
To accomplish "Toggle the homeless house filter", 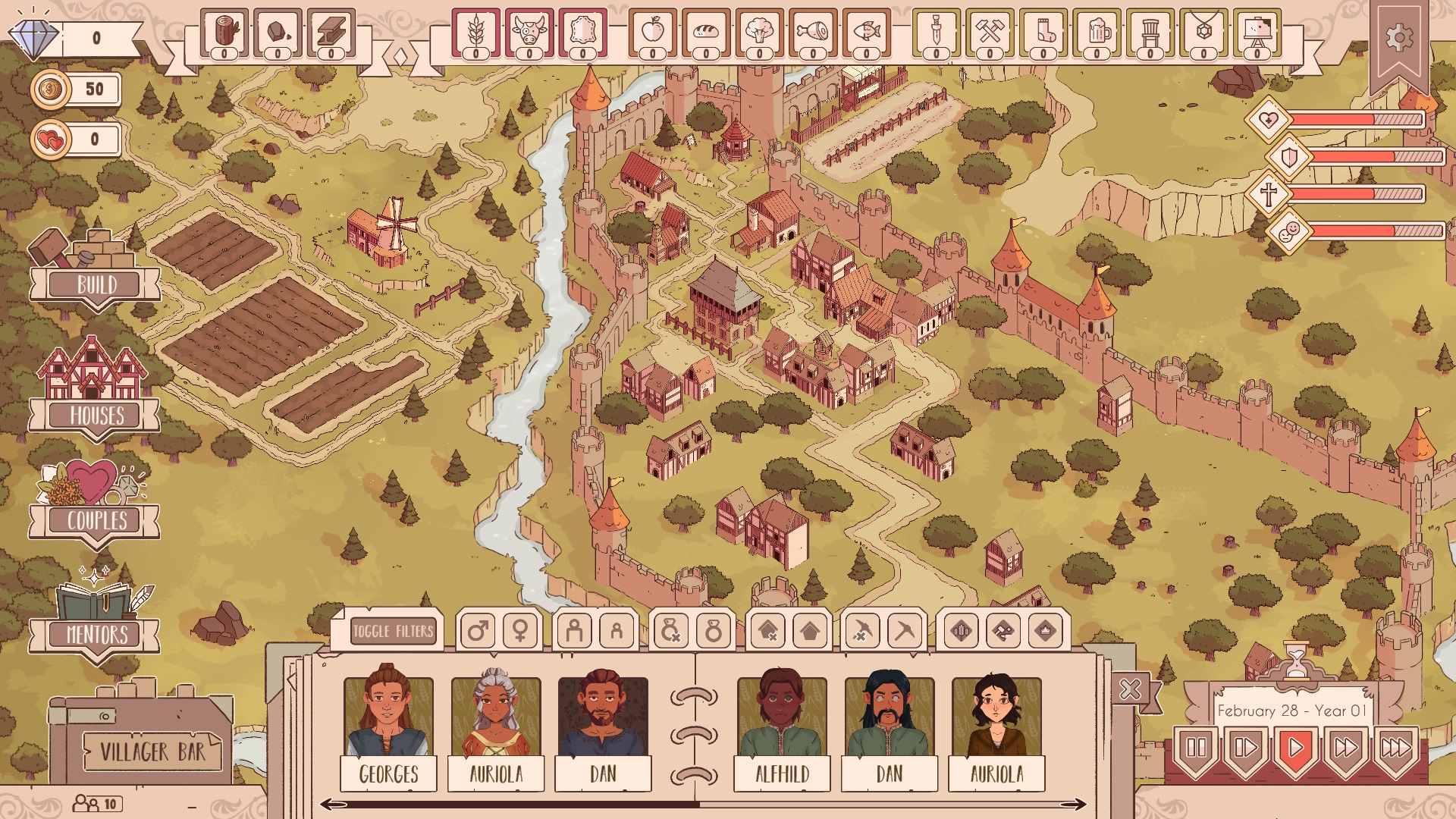I will tap(767, 631).
